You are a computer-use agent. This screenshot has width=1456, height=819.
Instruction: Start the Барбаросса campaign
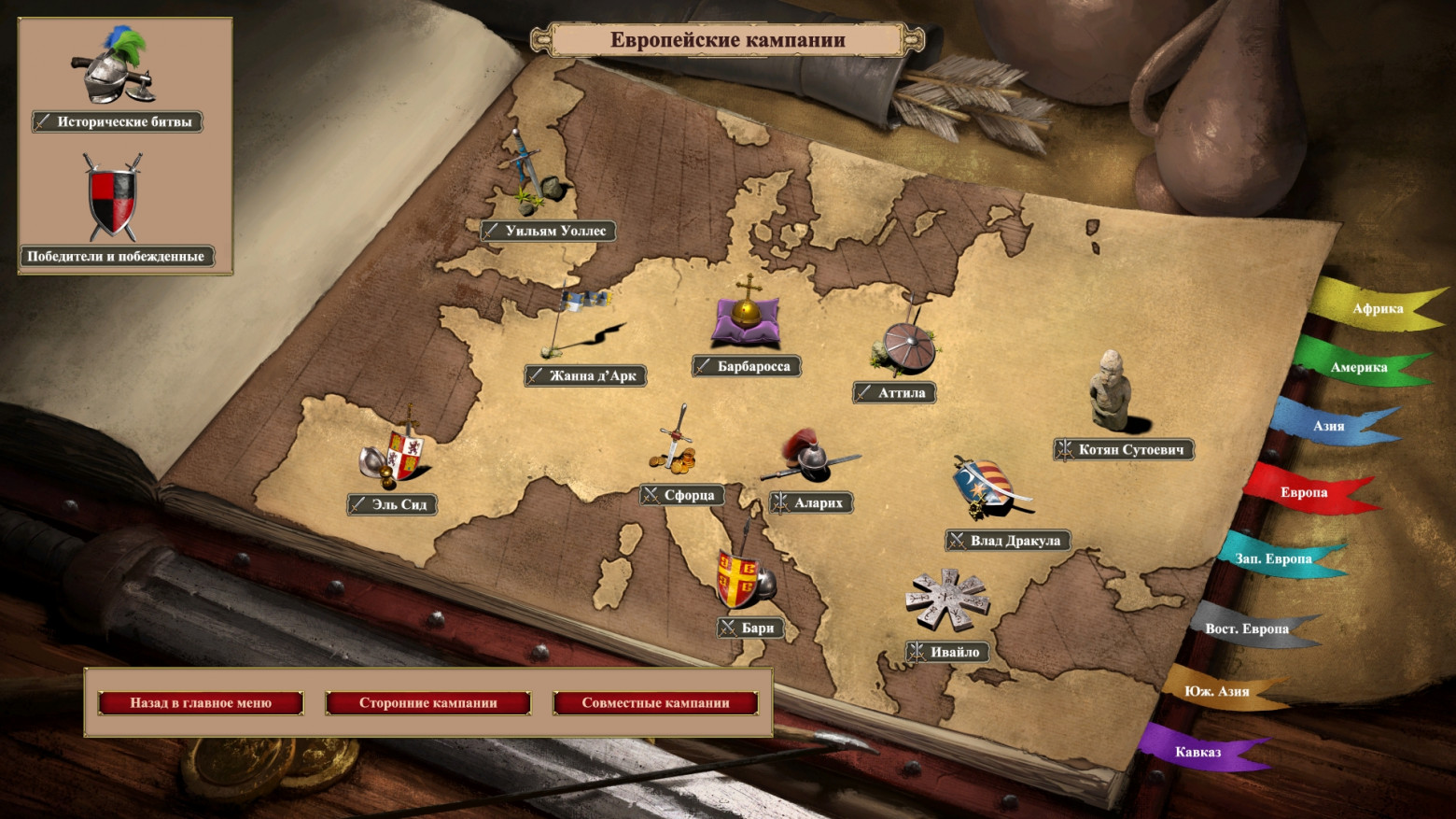pyautogui.click(x=746, y=366)
